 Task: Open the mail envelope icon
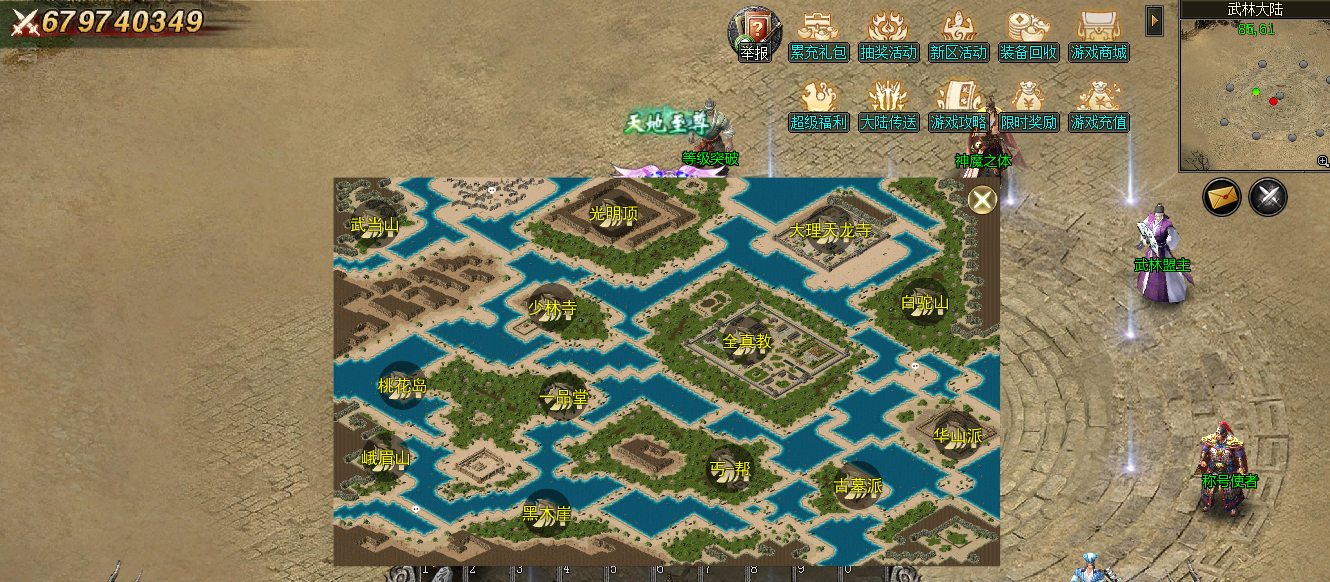1221,197
